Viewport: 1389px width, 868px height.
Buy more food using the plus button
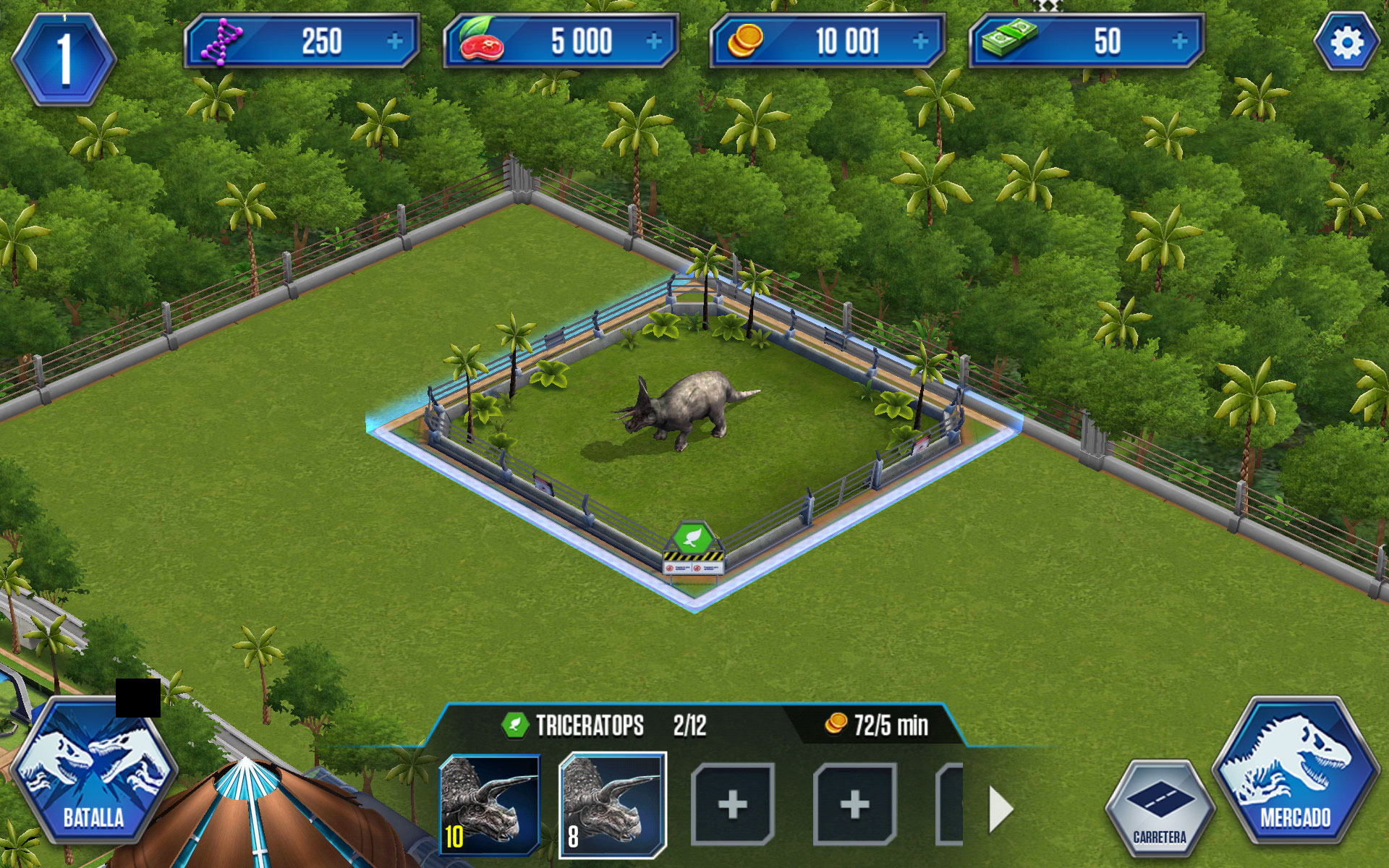point(654,42)
